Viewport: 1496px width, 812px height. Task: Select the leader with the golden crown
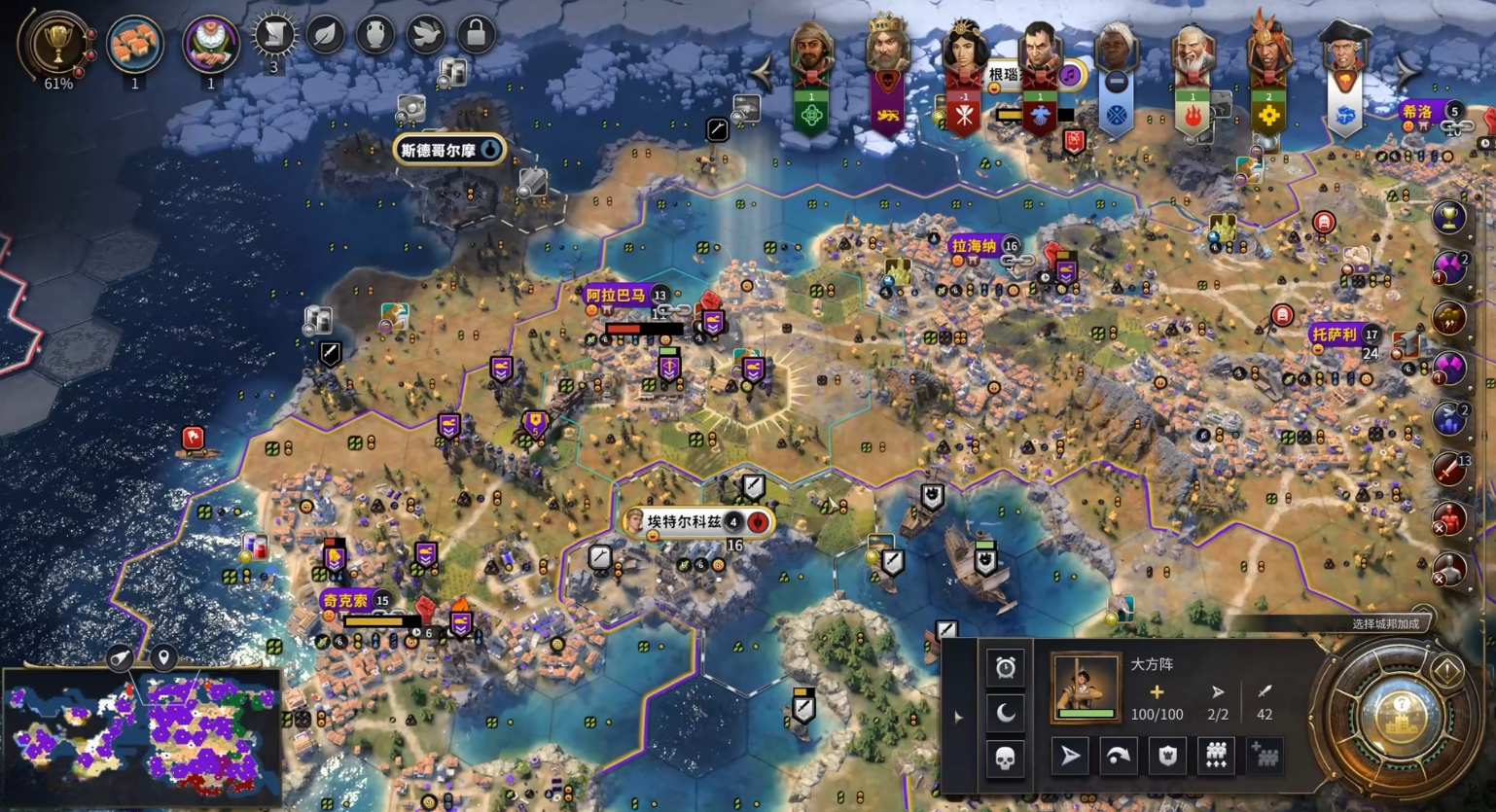[887, 49]
